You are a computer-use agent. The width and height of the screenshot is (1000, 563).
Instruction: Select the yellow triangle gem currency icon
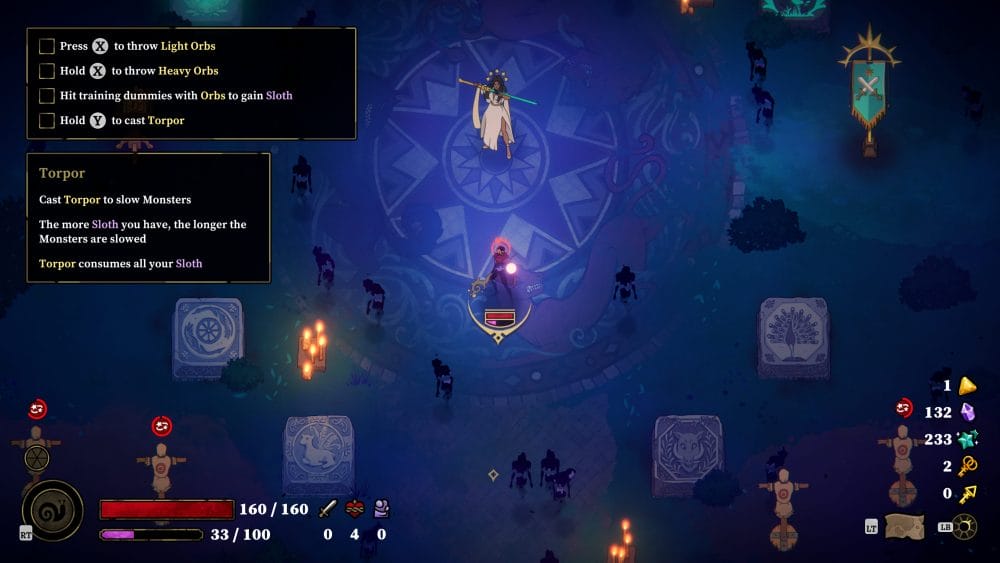click(967, 386)
